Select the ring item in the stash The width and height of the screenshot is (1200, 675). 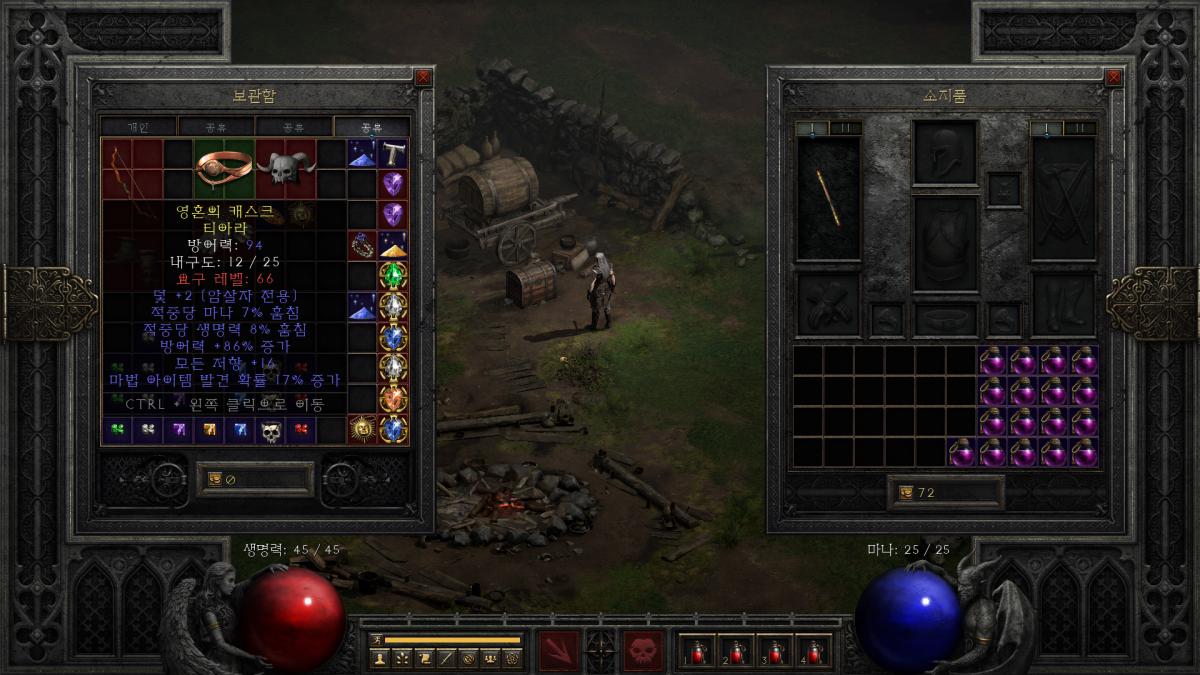coord(224,168)
